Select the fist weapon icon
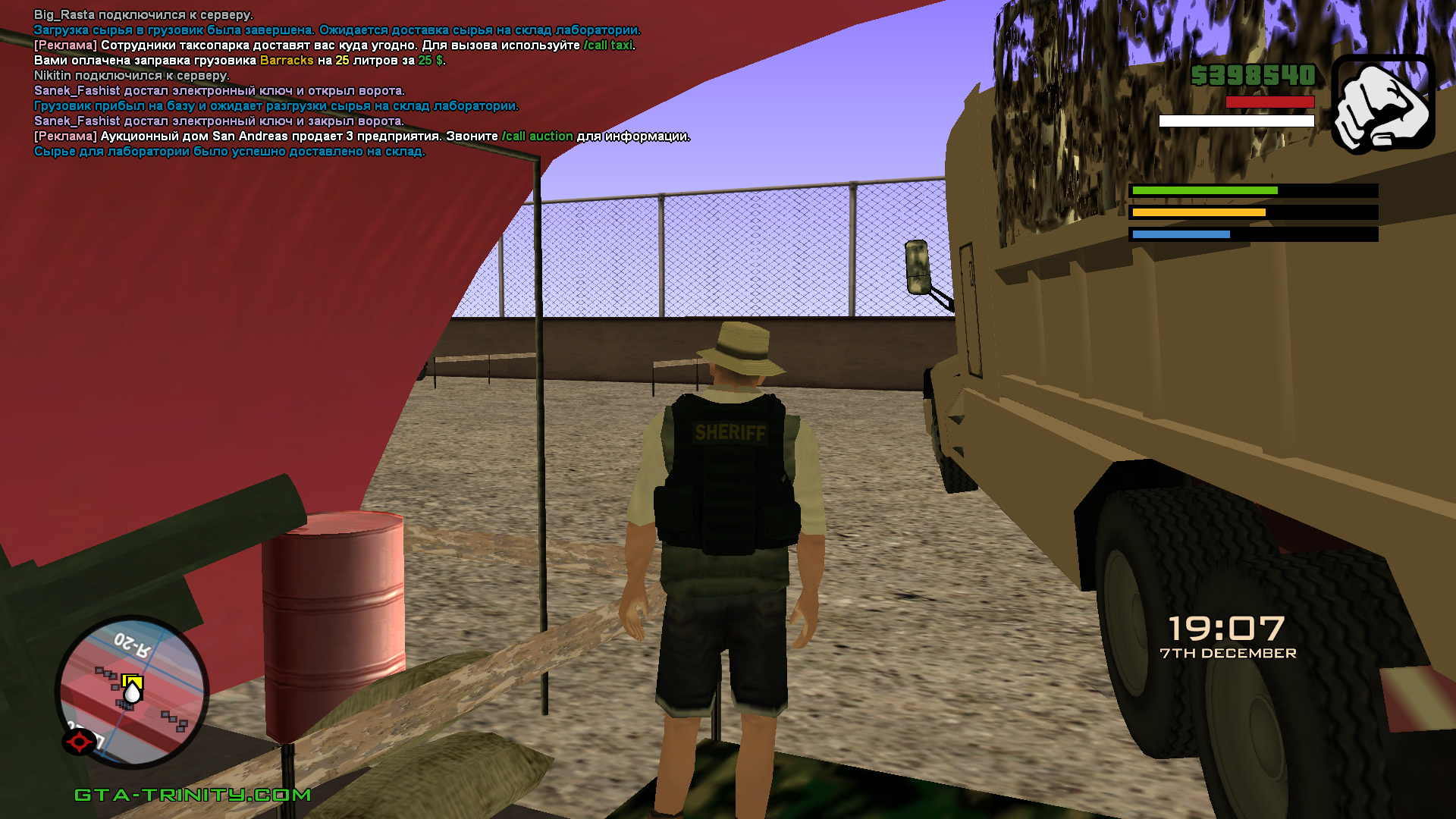 1382,103
